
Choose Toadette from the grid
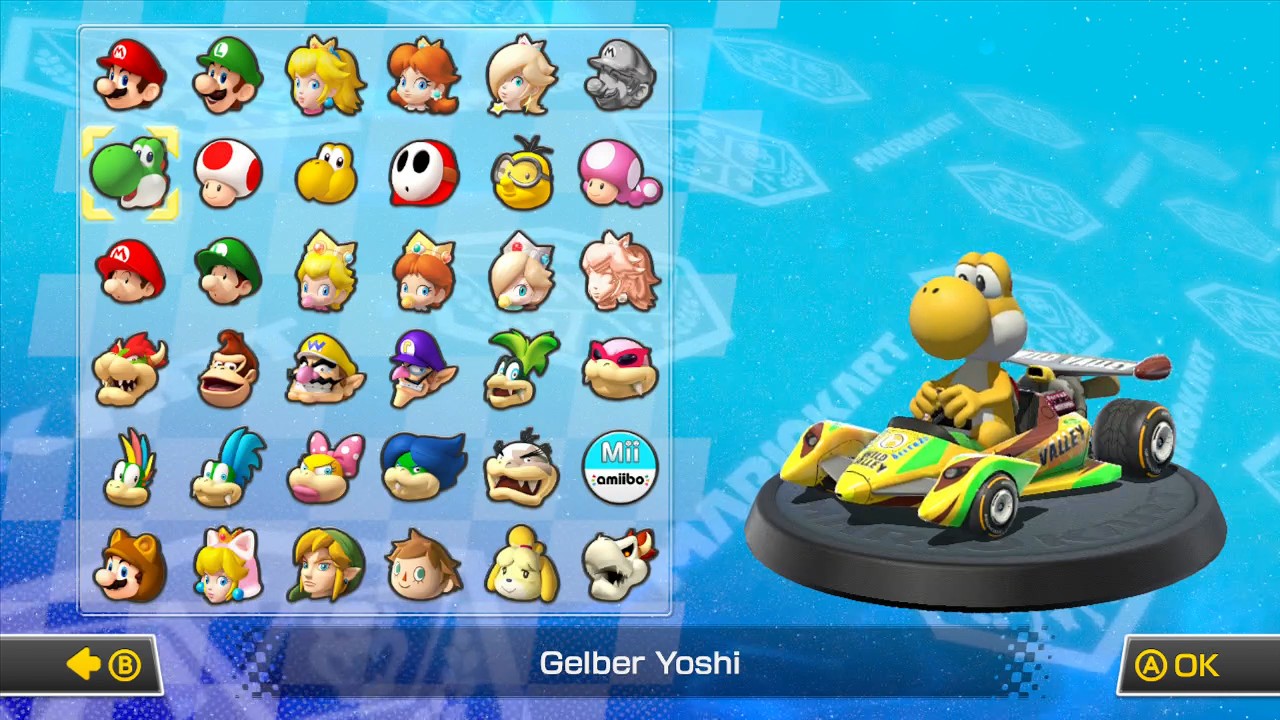point(620,172)
